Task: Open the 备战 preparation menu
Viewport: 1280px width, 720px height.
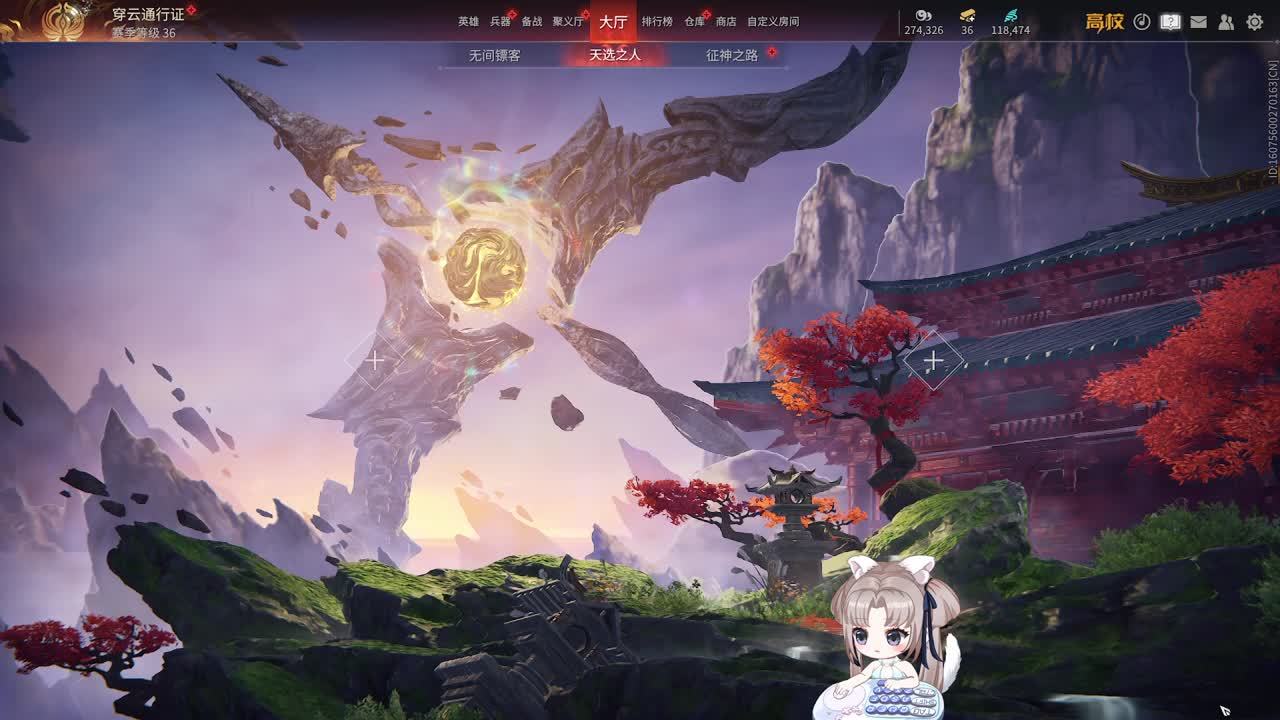Action: pos(531,21)
